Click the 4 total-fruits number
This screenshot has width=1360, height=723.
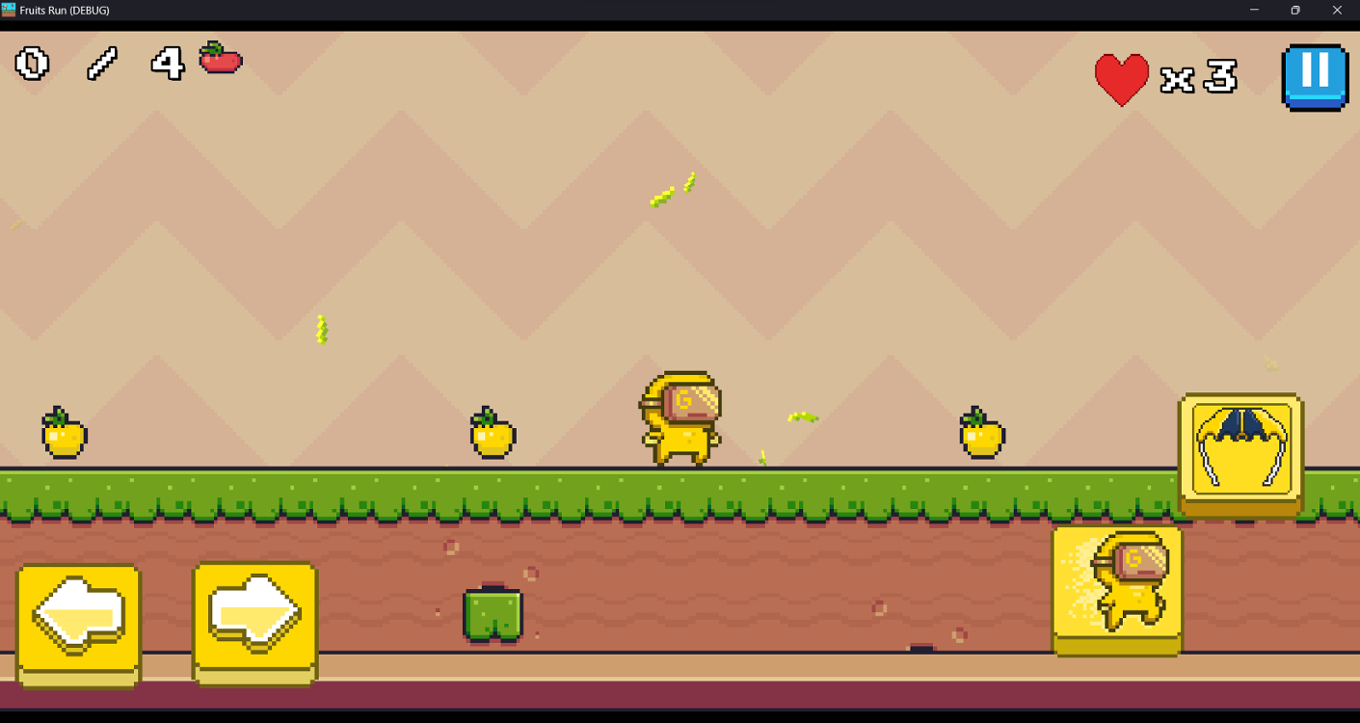[x=167, y=64]
